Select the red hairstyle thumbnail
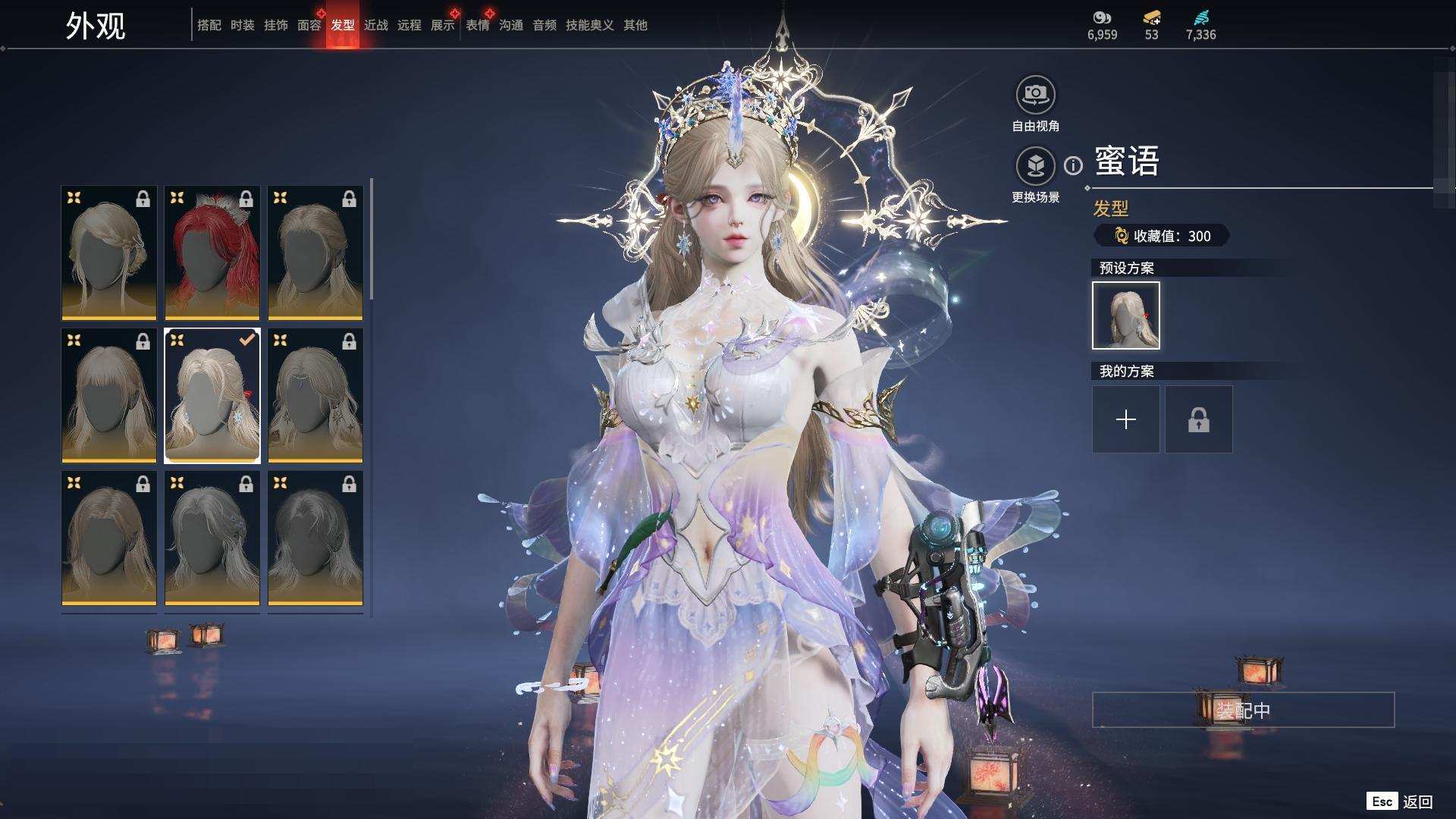Screen dimensions: 1456x819 tap(212, 253)
